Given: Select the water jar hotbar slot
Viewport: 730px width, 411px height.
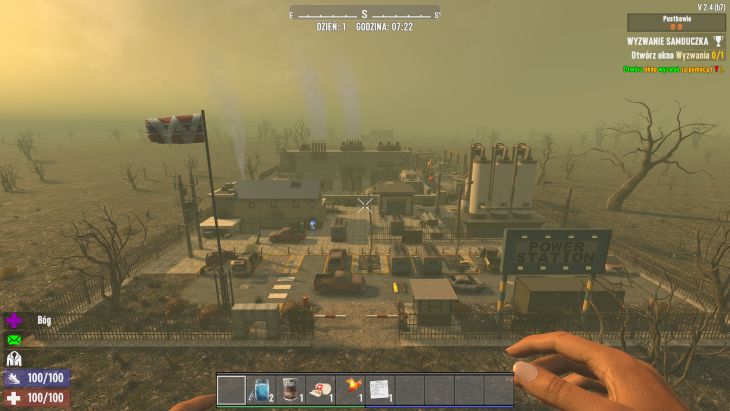Looking at the screenshot, I should (x=261, y=389).
